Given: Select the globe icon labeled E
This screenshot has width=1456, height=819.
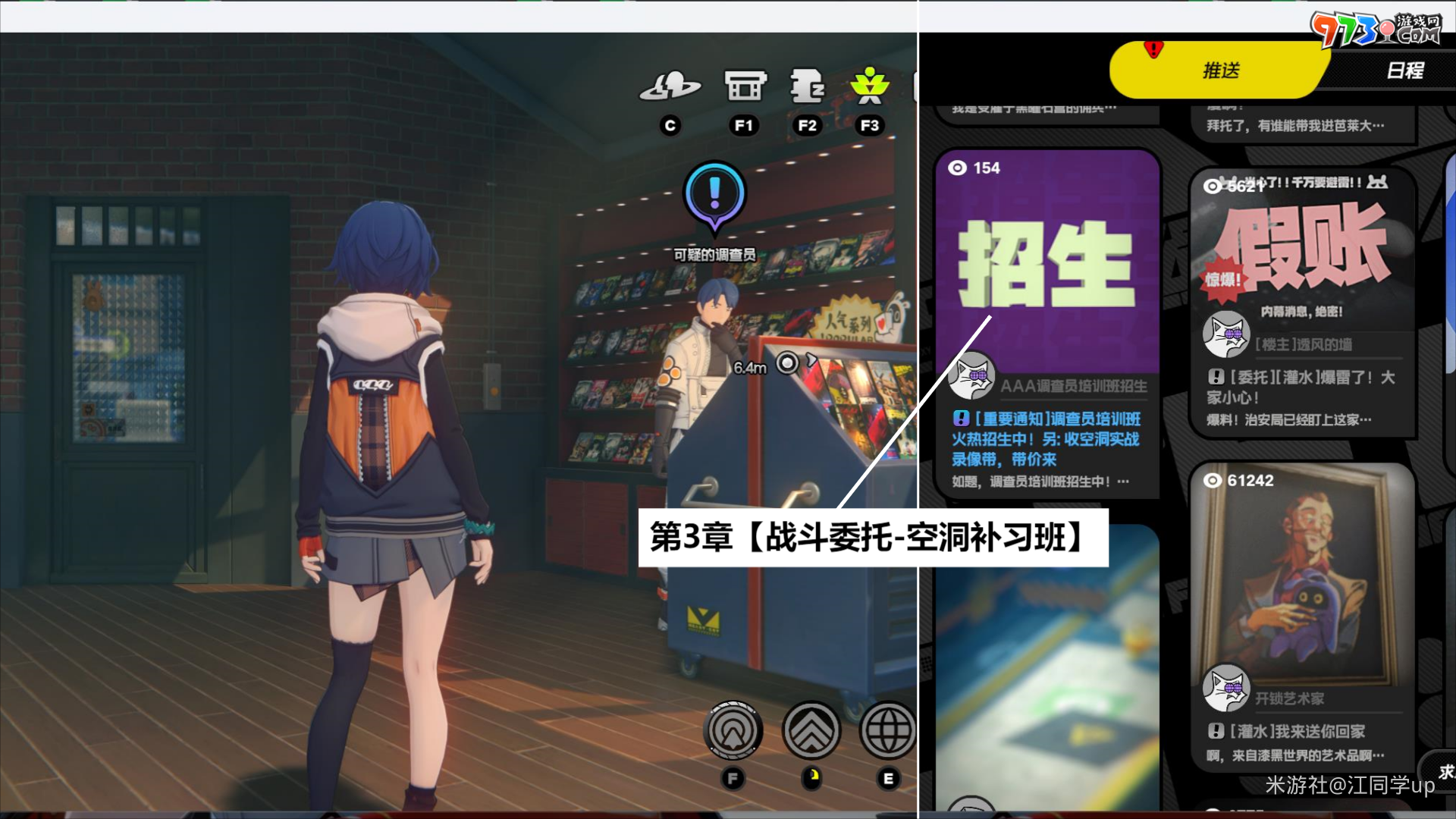Looking at the screenshot, I should [x=887, y=730].
